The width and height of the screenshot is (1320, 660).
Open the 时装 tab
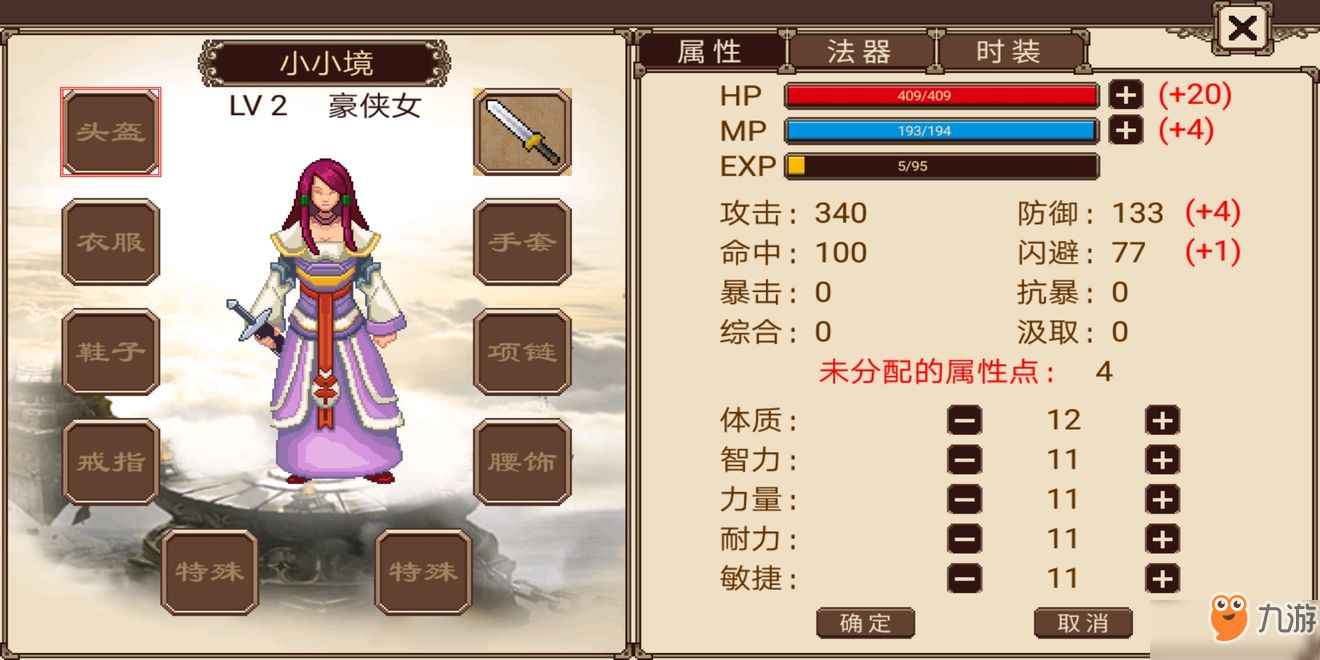(1009, 52)
